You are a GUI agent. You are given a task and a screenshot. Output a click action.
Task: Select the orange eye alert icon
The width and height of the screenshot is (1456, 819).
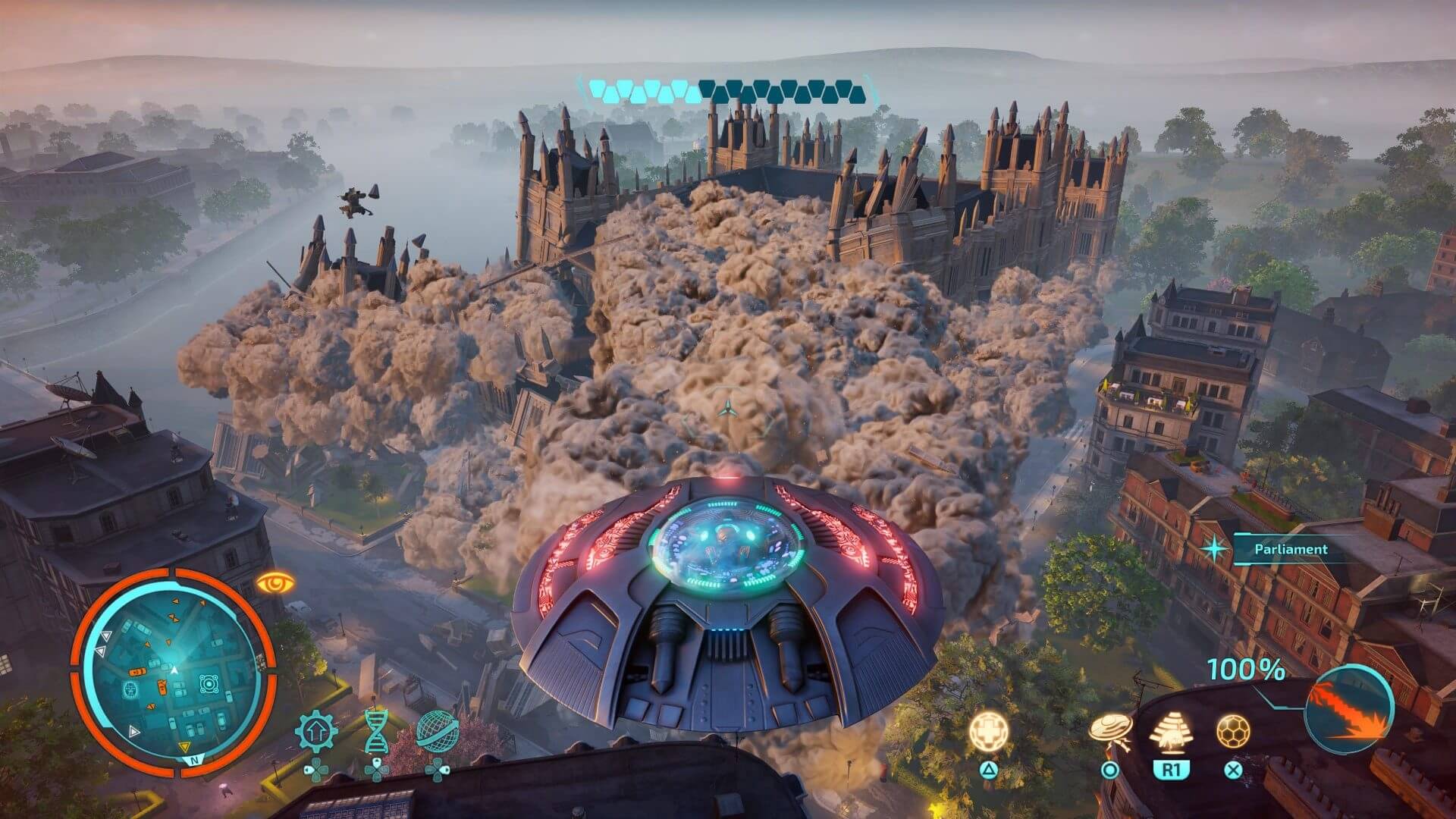pos(275,583)
